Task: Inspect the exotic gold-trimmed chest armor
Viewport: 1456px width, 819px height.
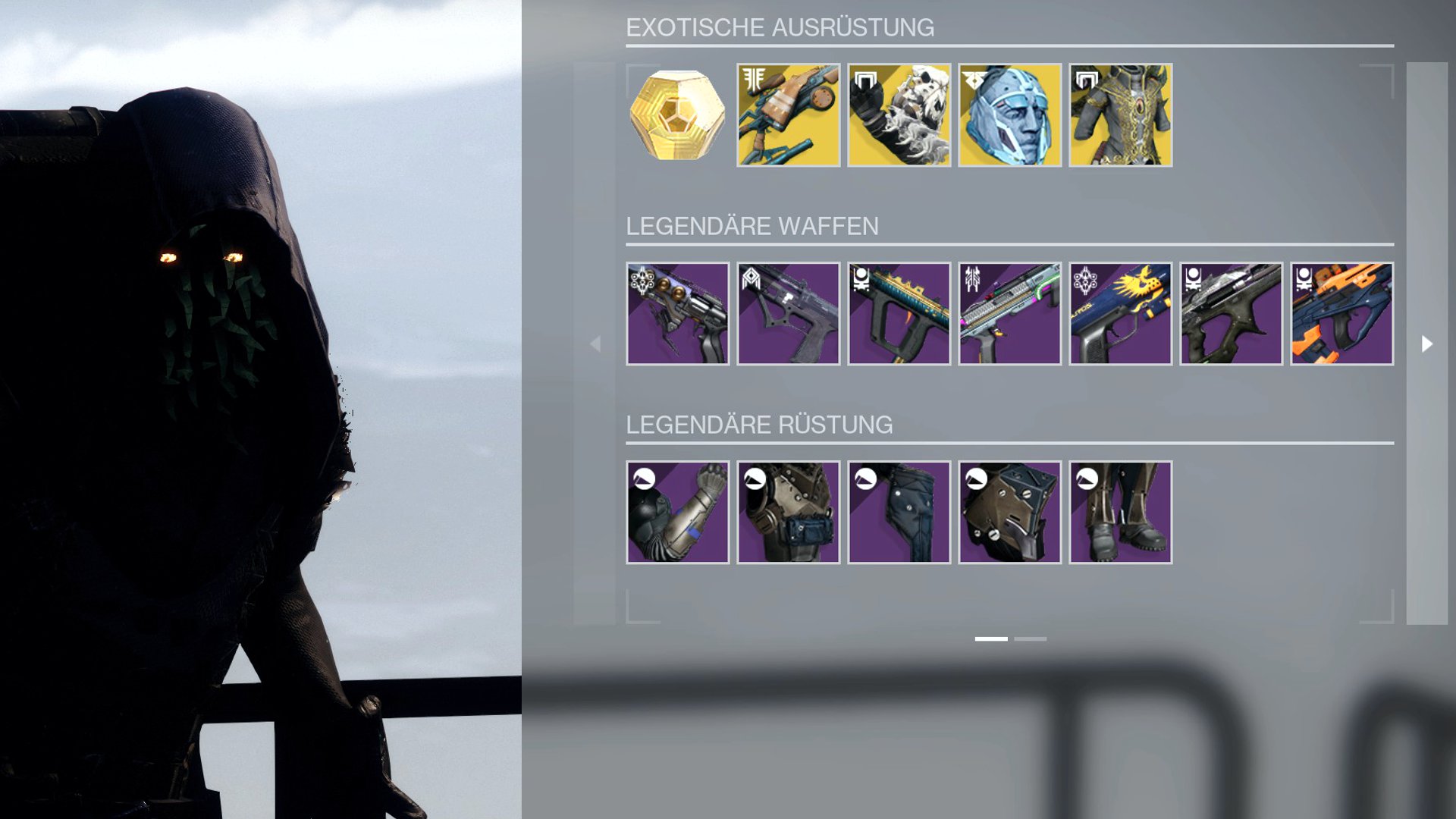Action: 1120,115
